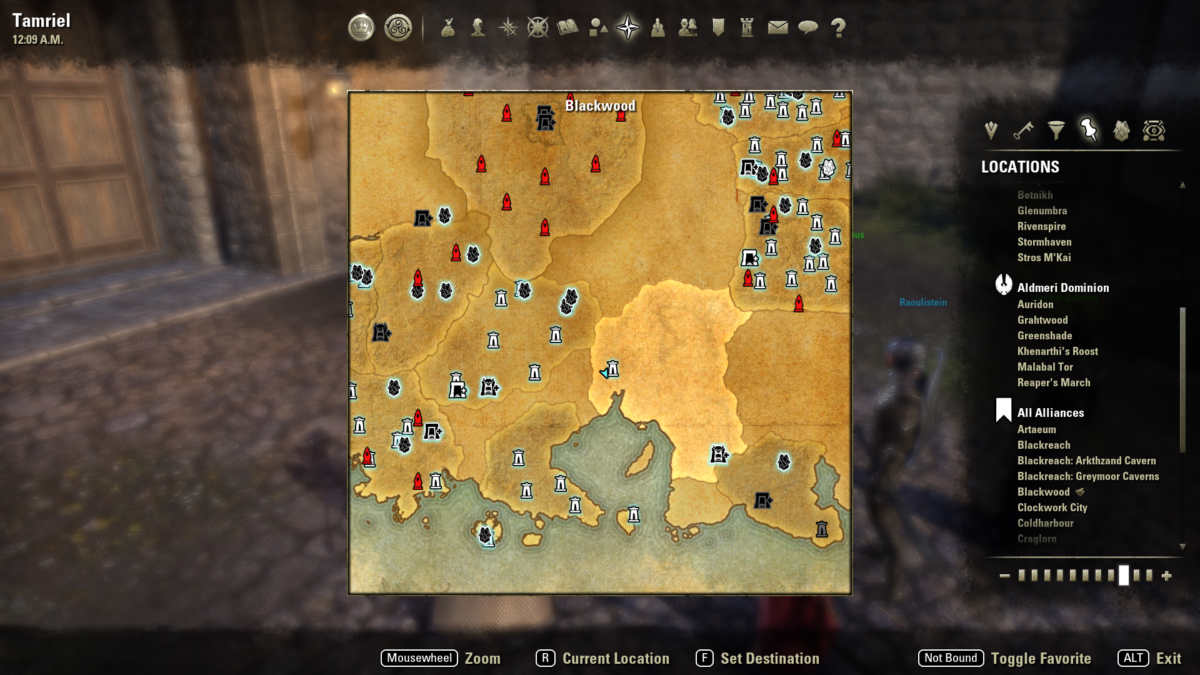Select Grahtwood in the Locations list
The width and height of the screenshot is (1200, 675).
click(1042, 320)
